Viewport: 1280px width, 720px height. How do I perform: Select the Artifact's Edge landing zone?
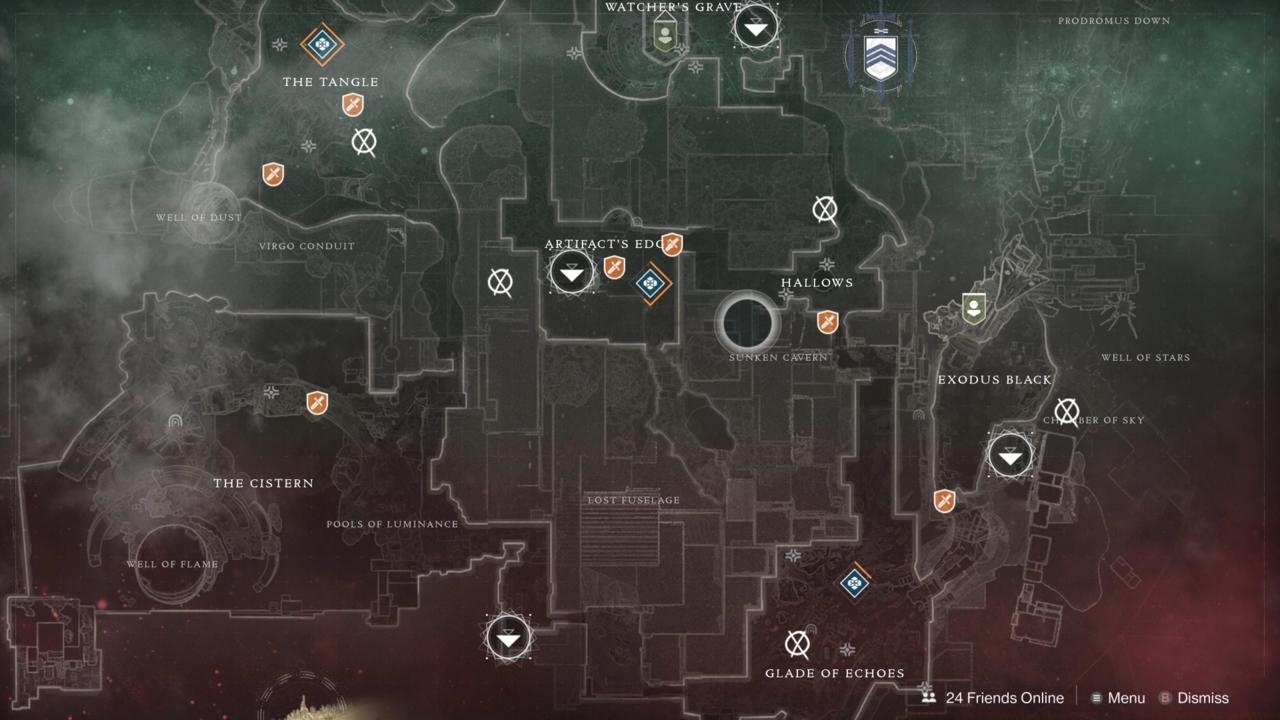pos(571,271)
